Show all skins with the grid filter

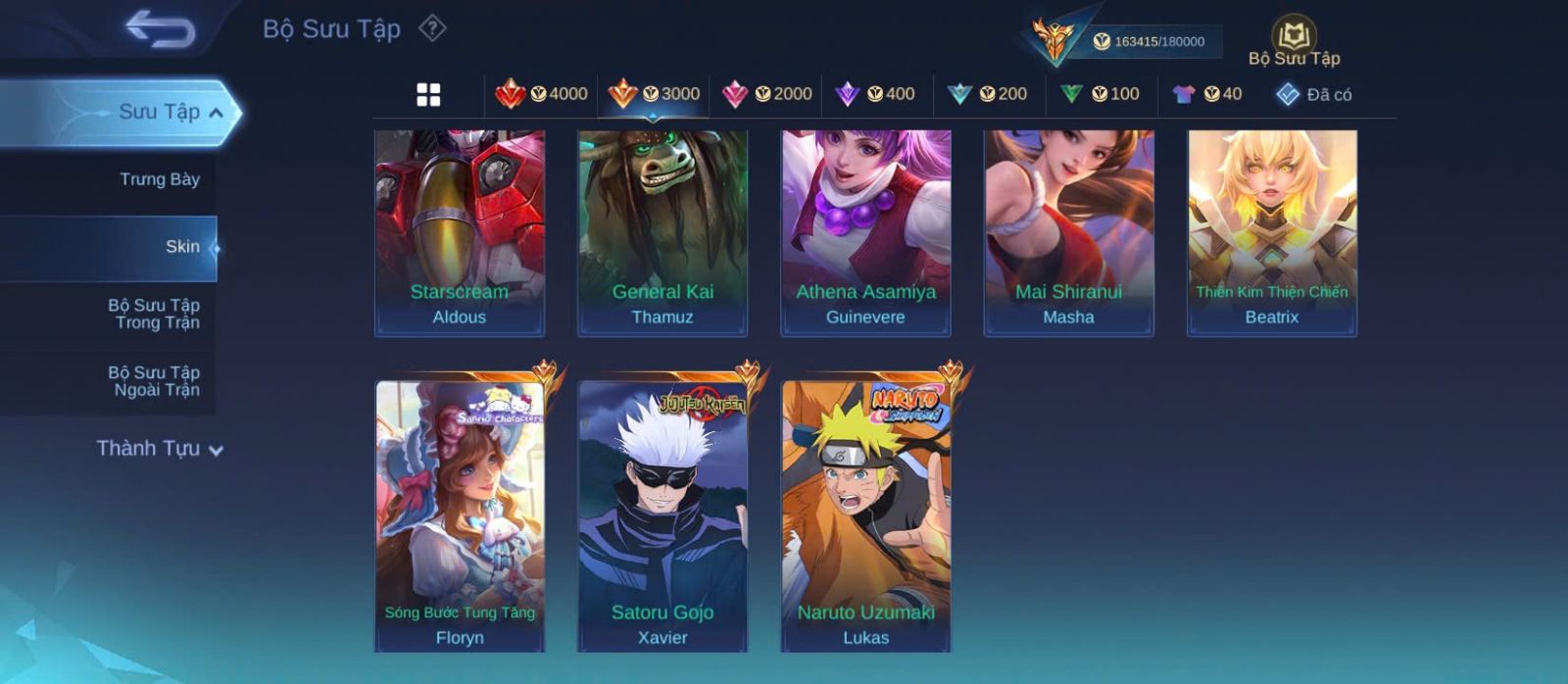click(x=428, y=94)
